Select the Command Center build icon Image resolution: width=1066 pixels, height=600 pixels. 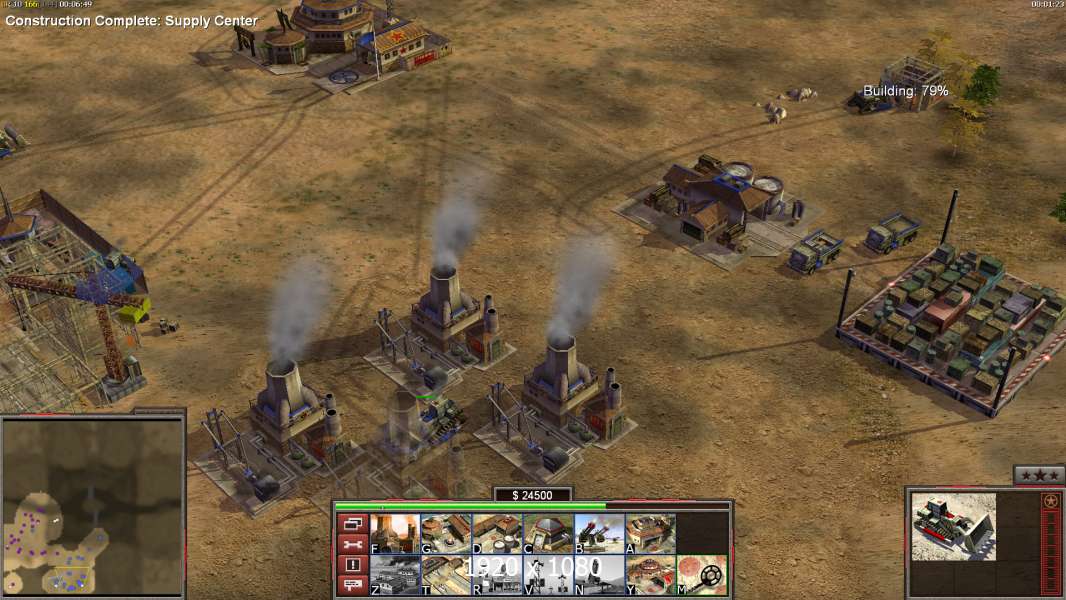(x=650, y=574)
